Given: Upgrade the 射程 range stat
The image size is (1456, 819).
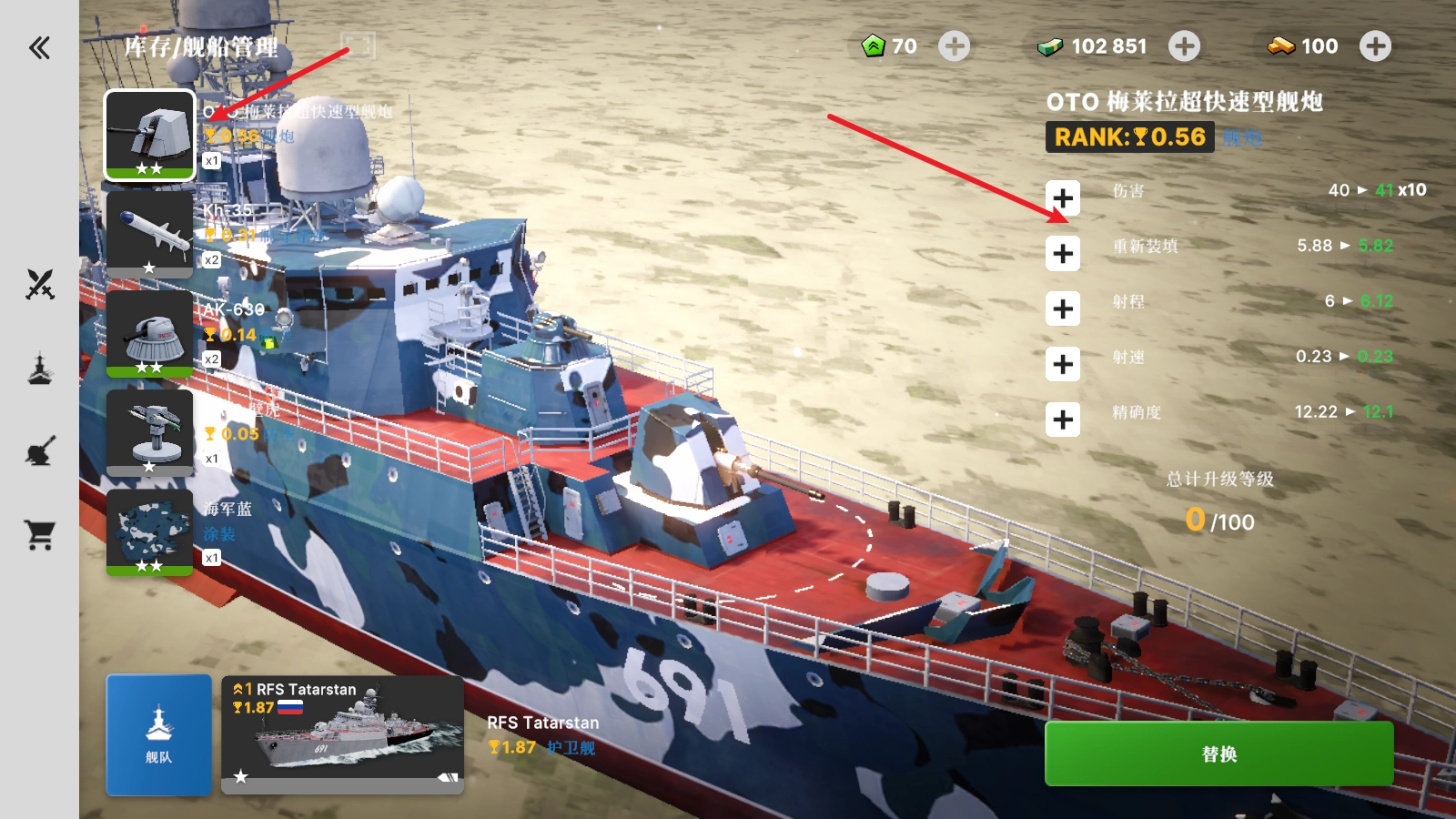Looking at the screenshot, I should click(x=1062, y=309).
